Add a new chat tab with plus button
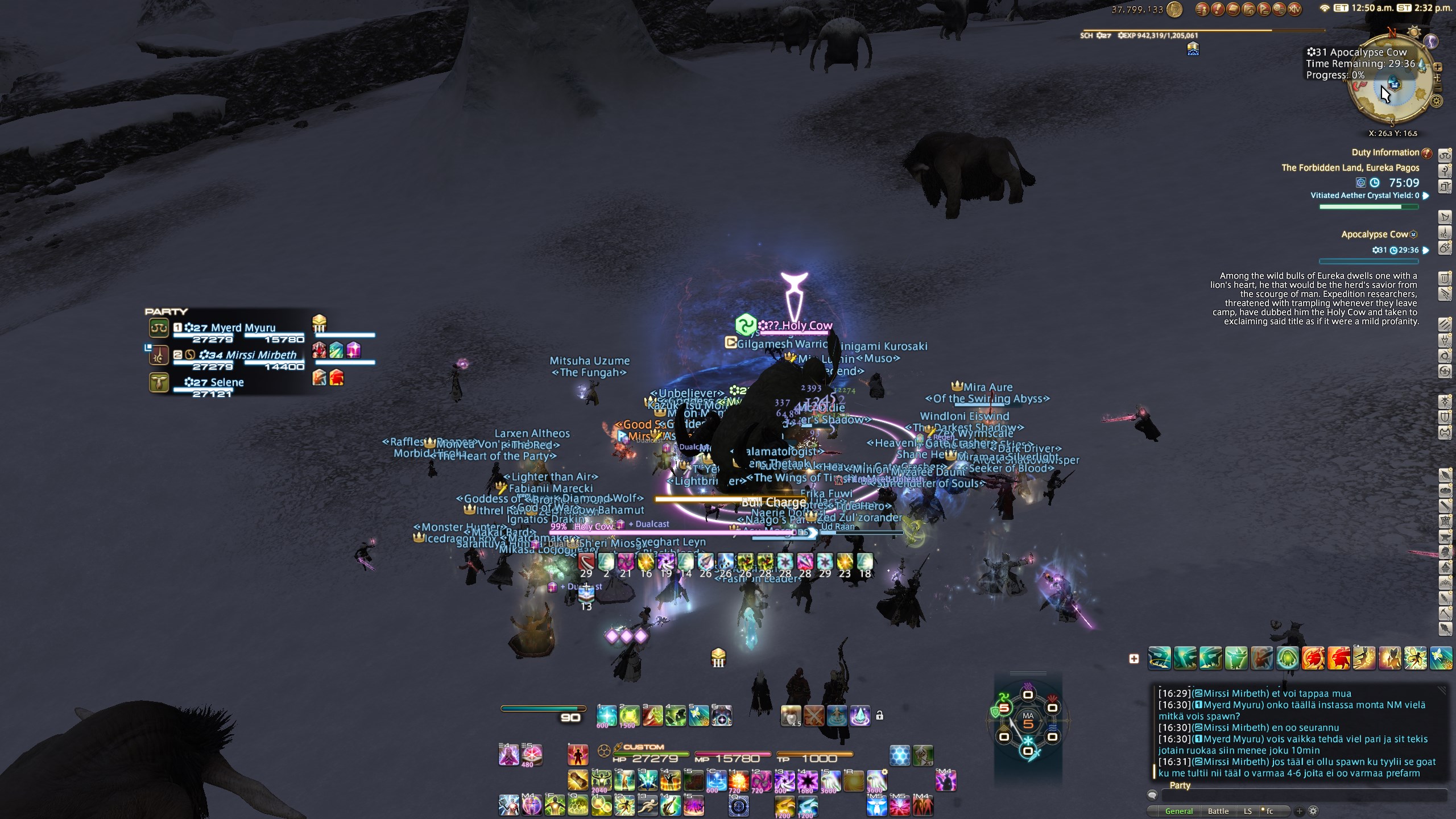Screen dimensions: 1456x819 pos(1300,811)
